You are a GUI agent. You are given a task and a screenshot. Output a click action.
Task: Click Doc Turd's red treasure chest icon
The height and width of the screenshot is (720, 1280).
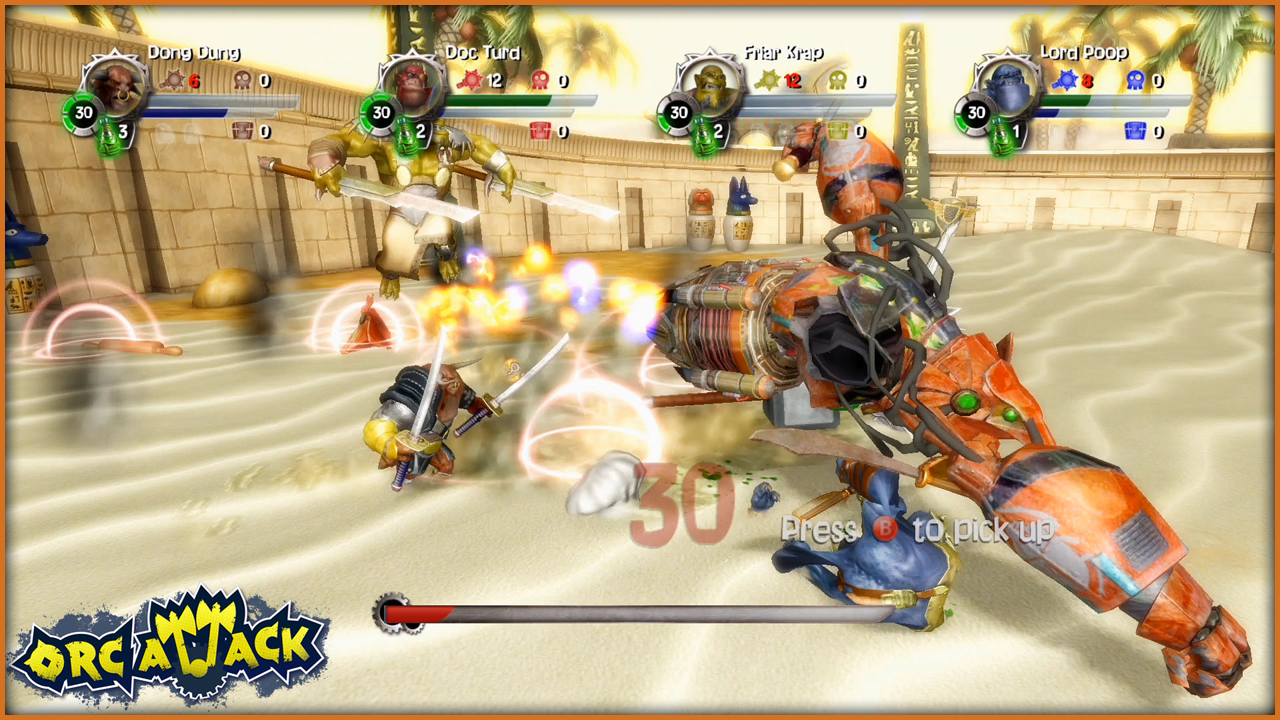540,130
